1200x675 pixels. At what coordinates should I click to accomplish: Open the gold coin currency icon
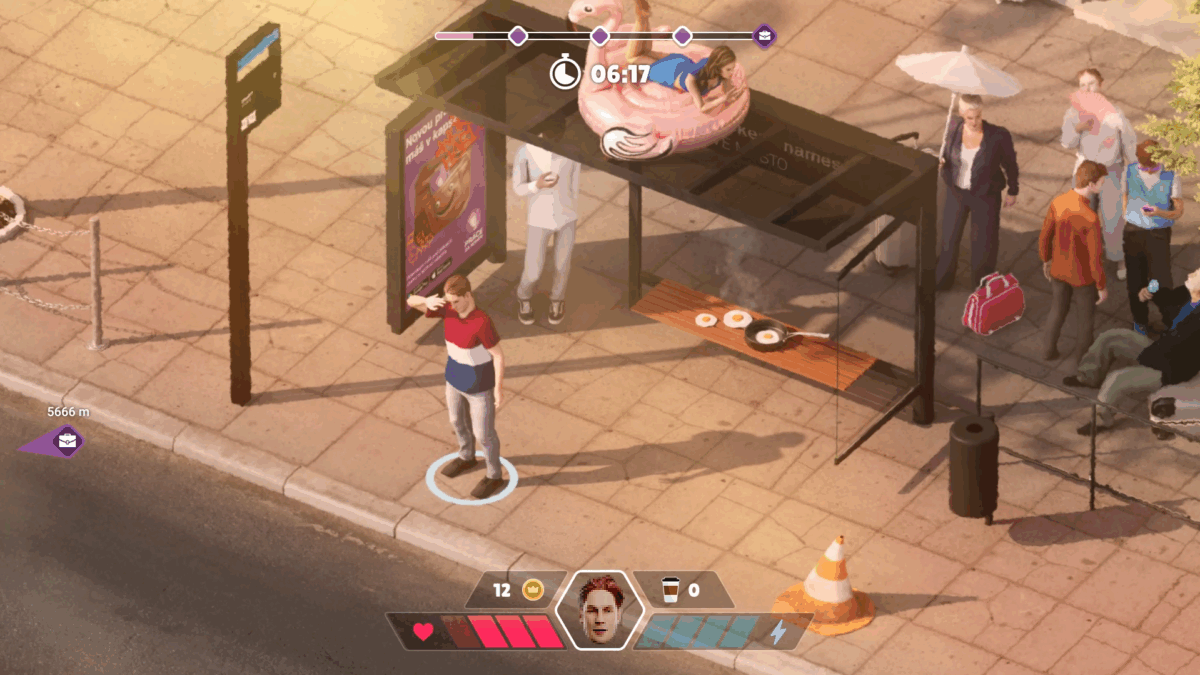(x=532, y=590)
